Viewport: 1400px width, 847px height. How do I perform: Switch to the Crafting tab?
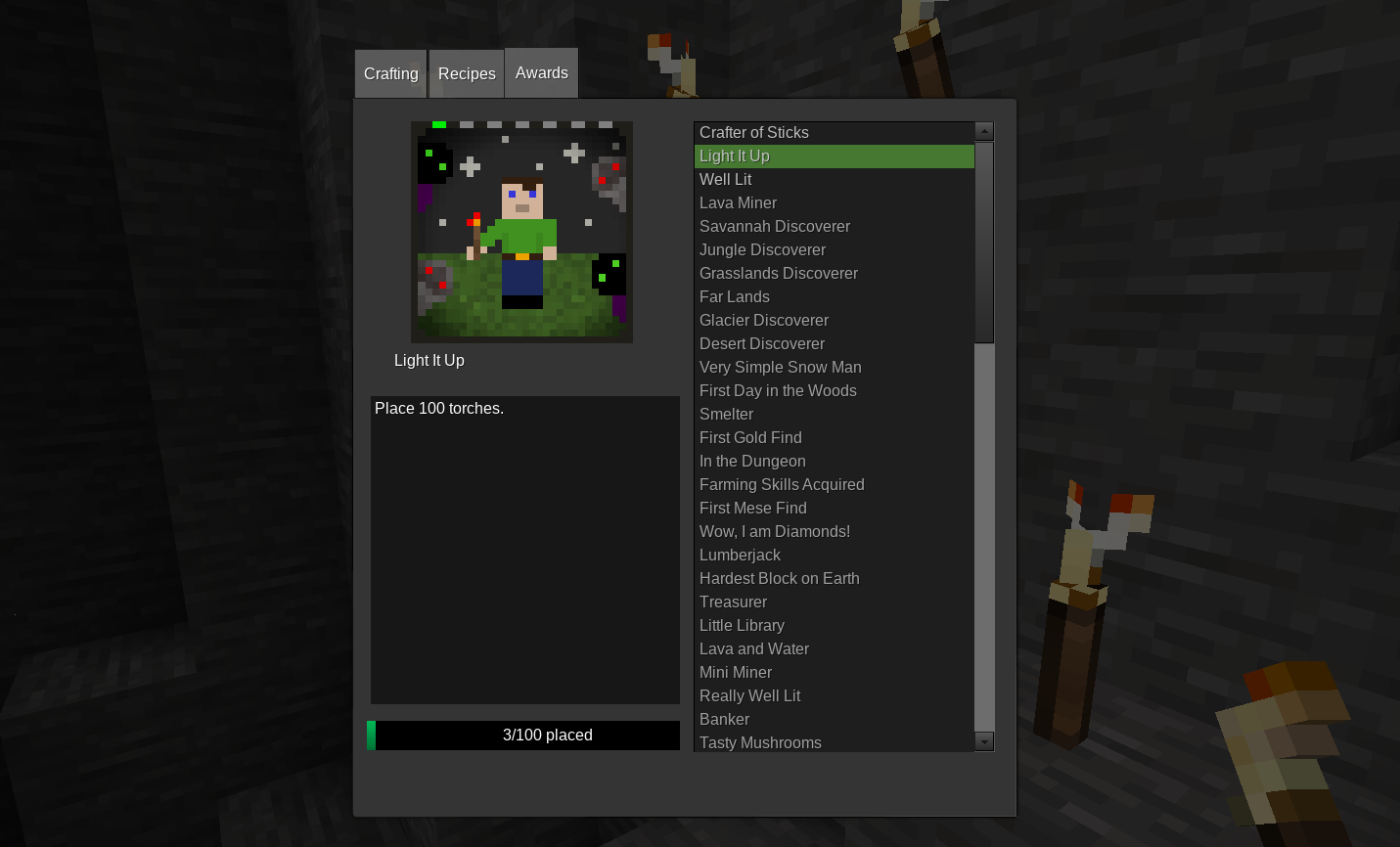coord(390,74)
